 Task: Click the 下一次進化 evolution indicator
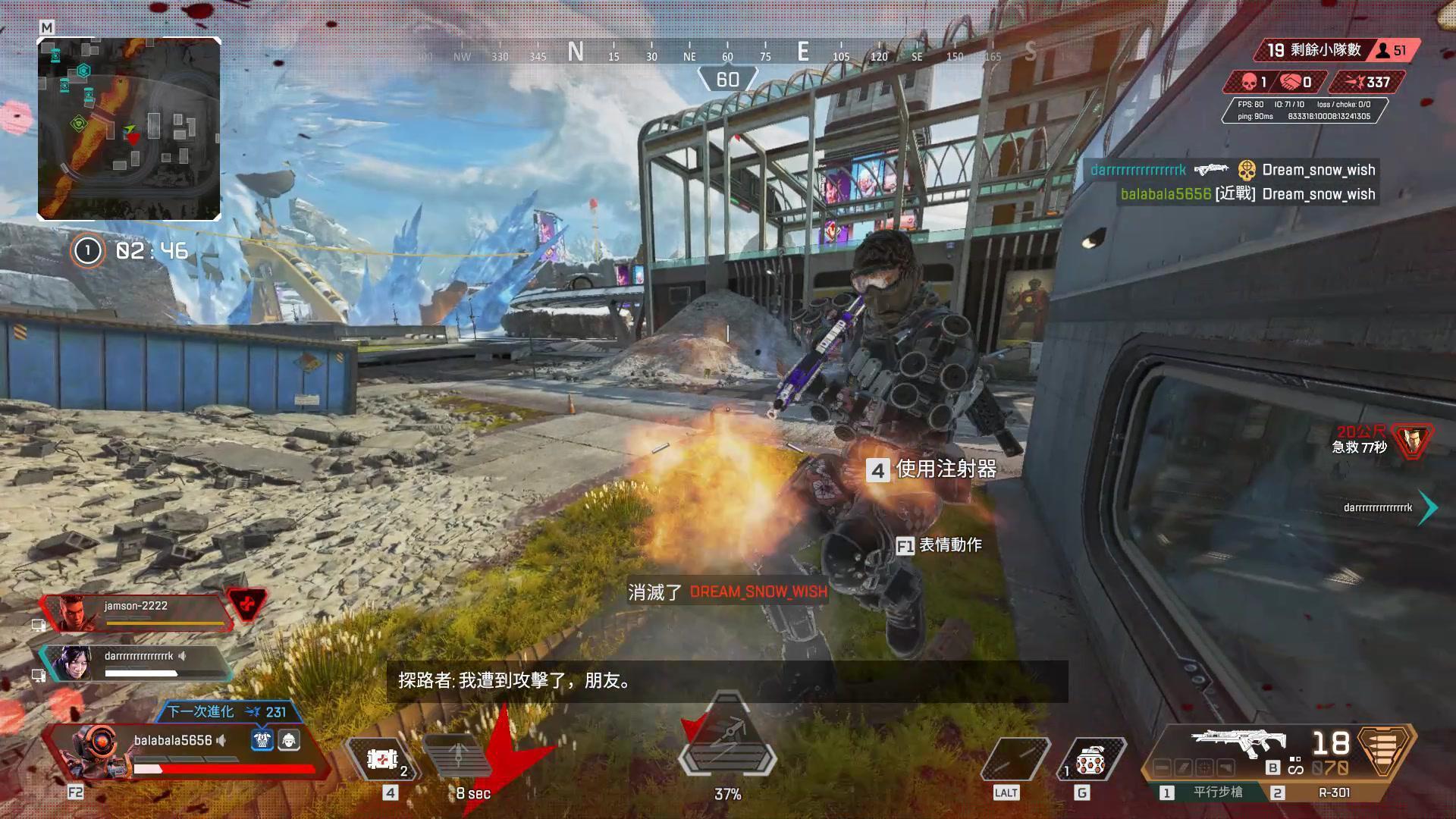[x=226, y=712]
